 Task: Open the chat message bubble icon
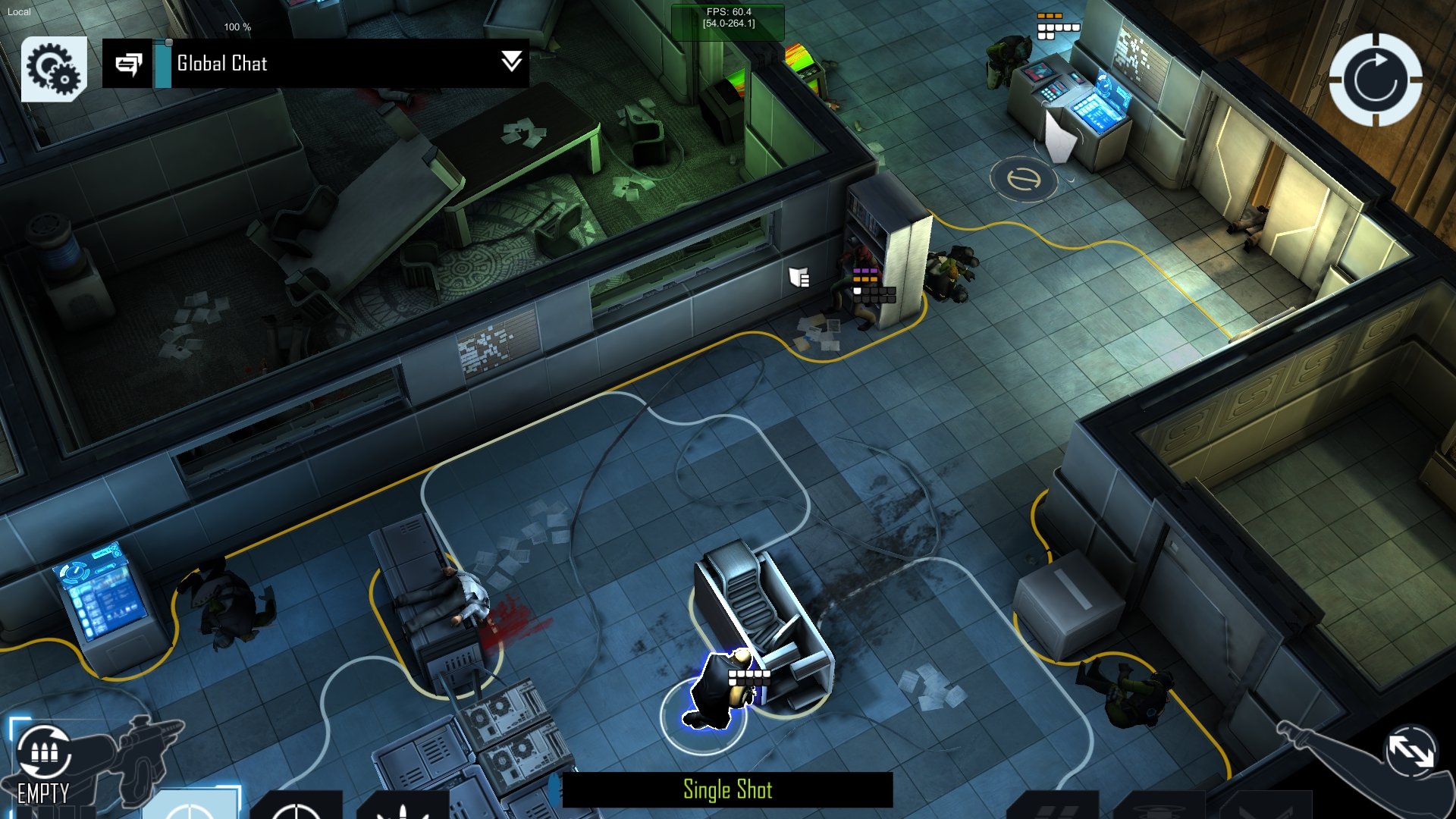[130, 64]
